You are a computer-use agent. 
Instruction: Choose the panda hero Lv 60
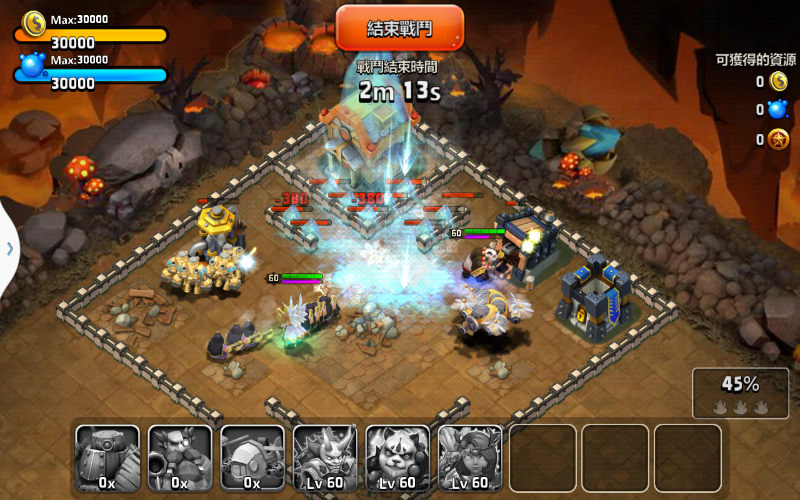pyautogui.click(x=398, y=458)
